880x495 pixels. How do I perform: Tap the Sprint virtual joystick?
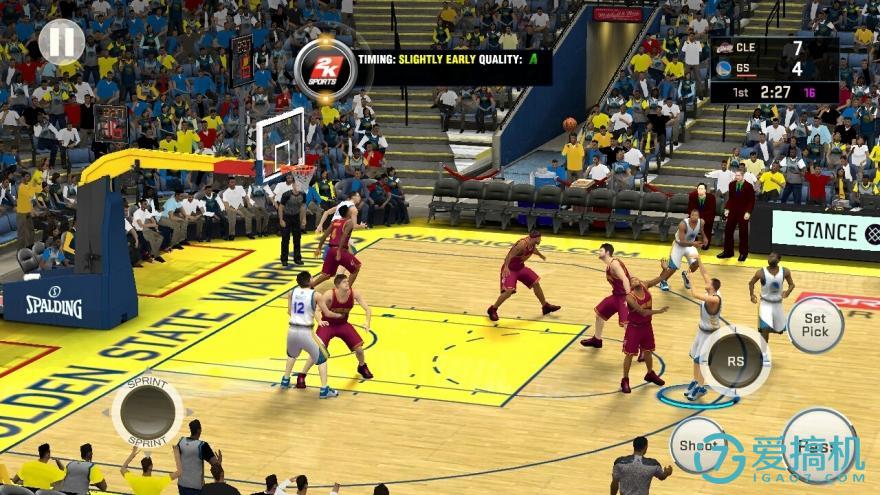tap(147, 411)
